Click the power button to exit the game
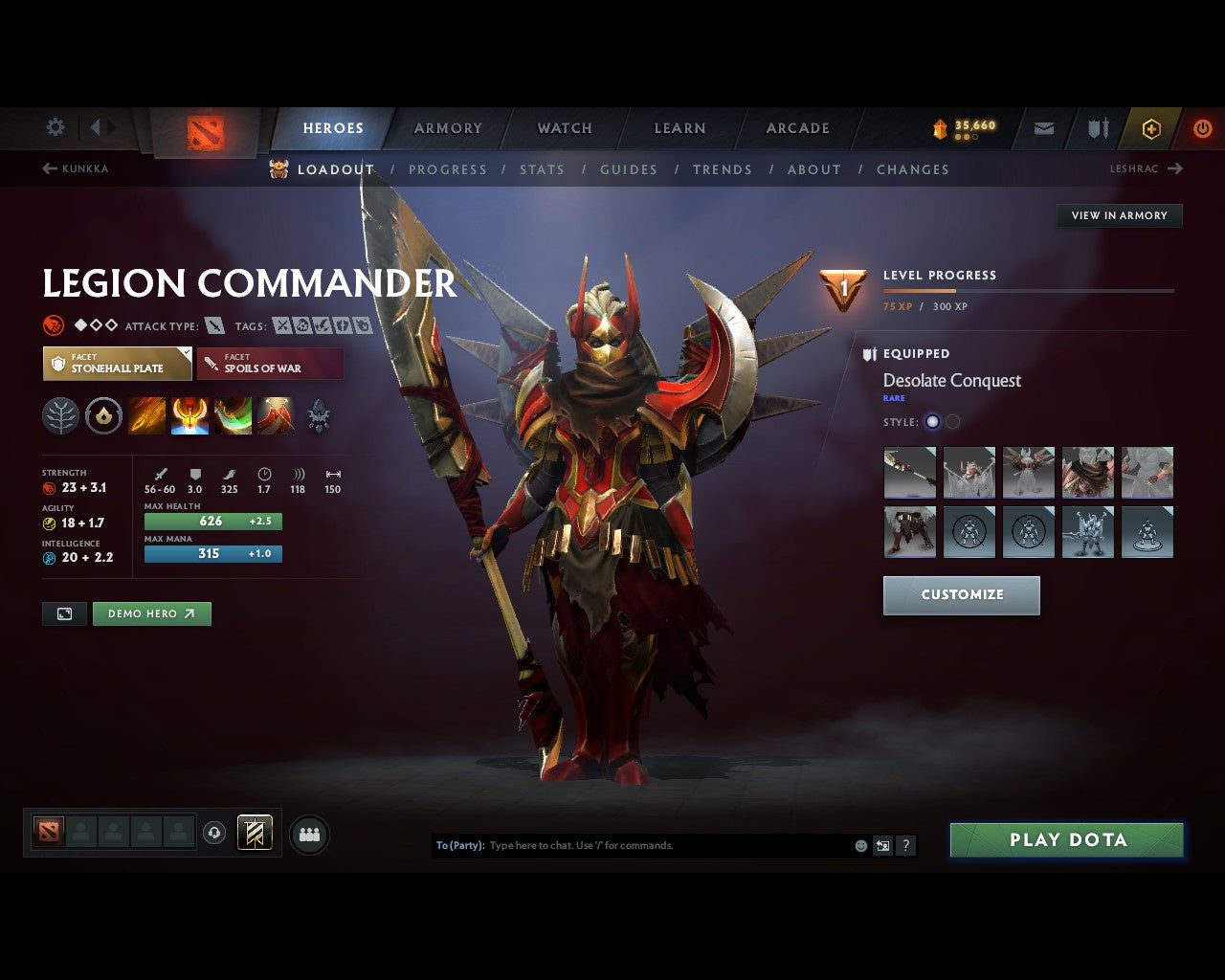The width and height of the screenshot is (1225, 980). pyautogui.click(x=1203, y=127)
